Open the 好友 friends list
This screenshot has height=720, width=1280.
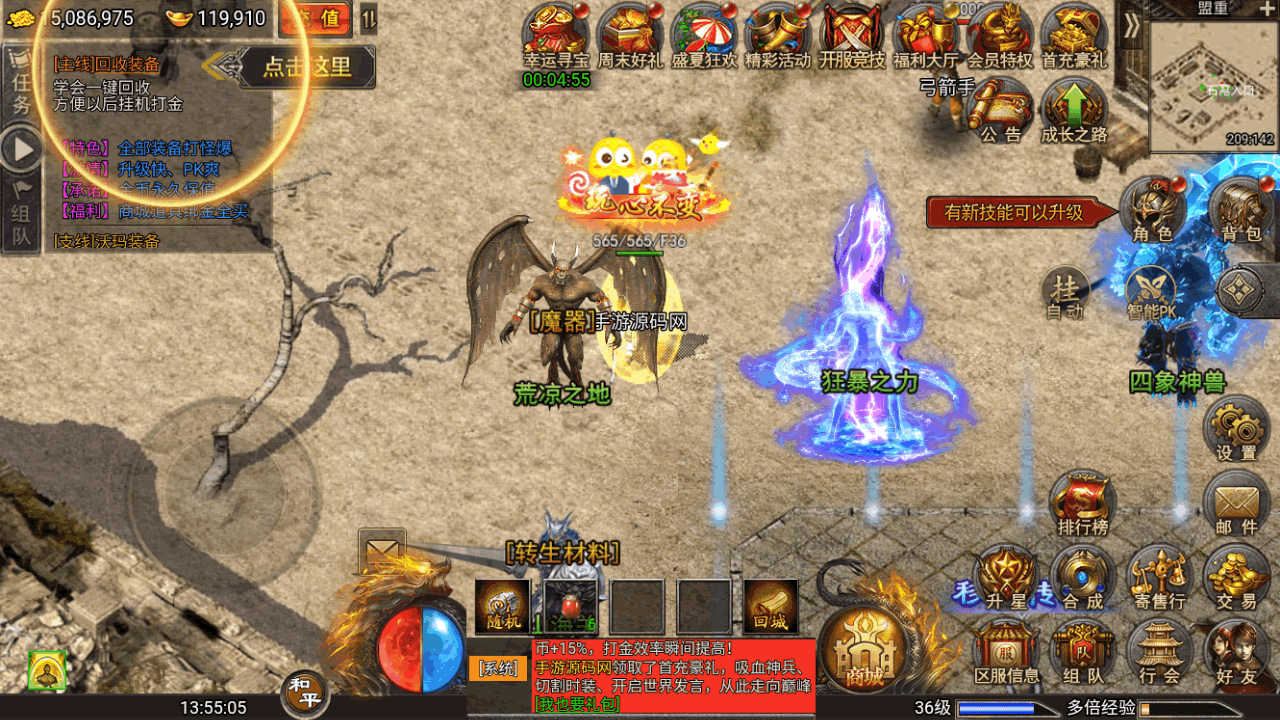[1236, 651]
